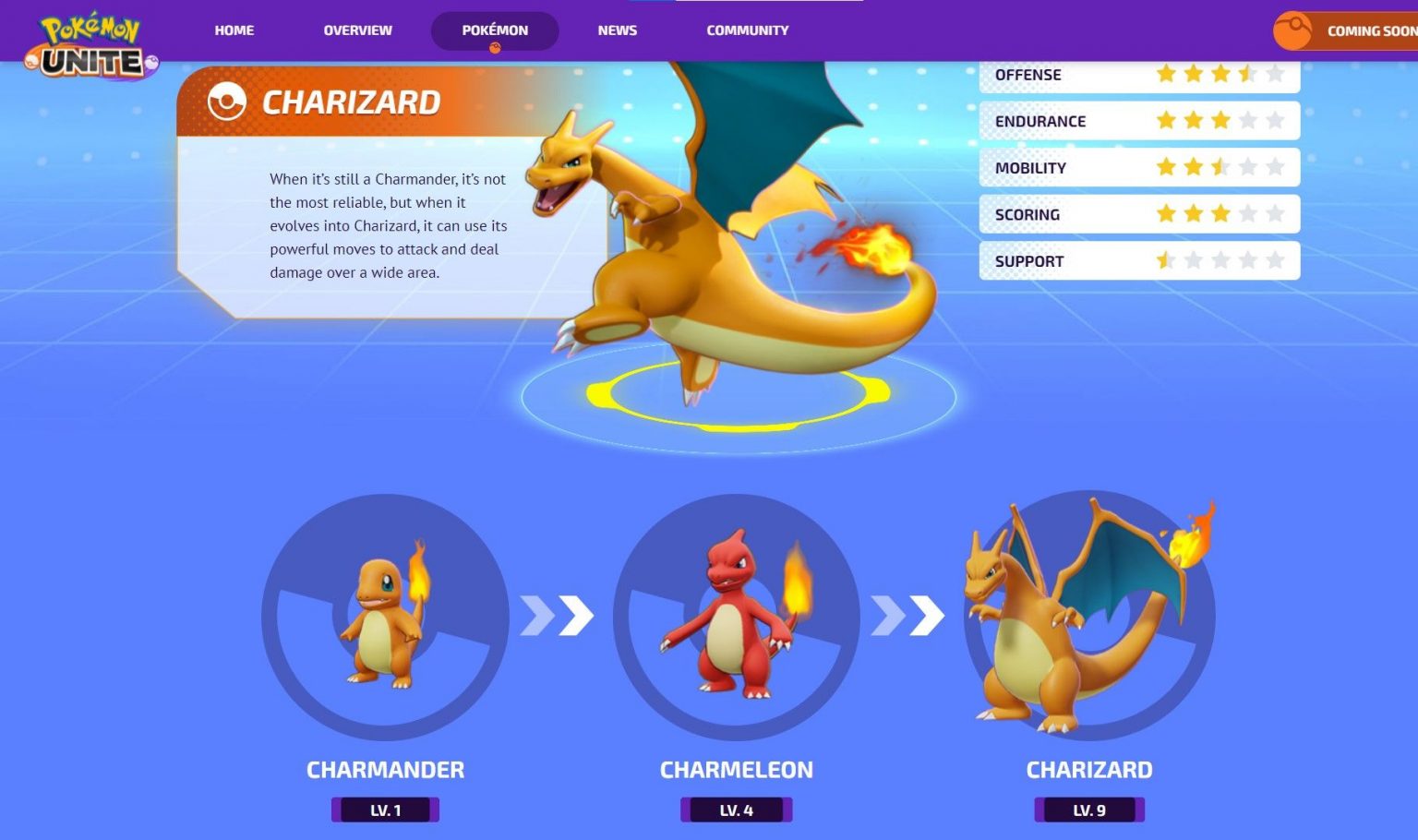Click the Pokémon UNITE logo
The height and width of the screenshot is (840, 1418).
88,42
